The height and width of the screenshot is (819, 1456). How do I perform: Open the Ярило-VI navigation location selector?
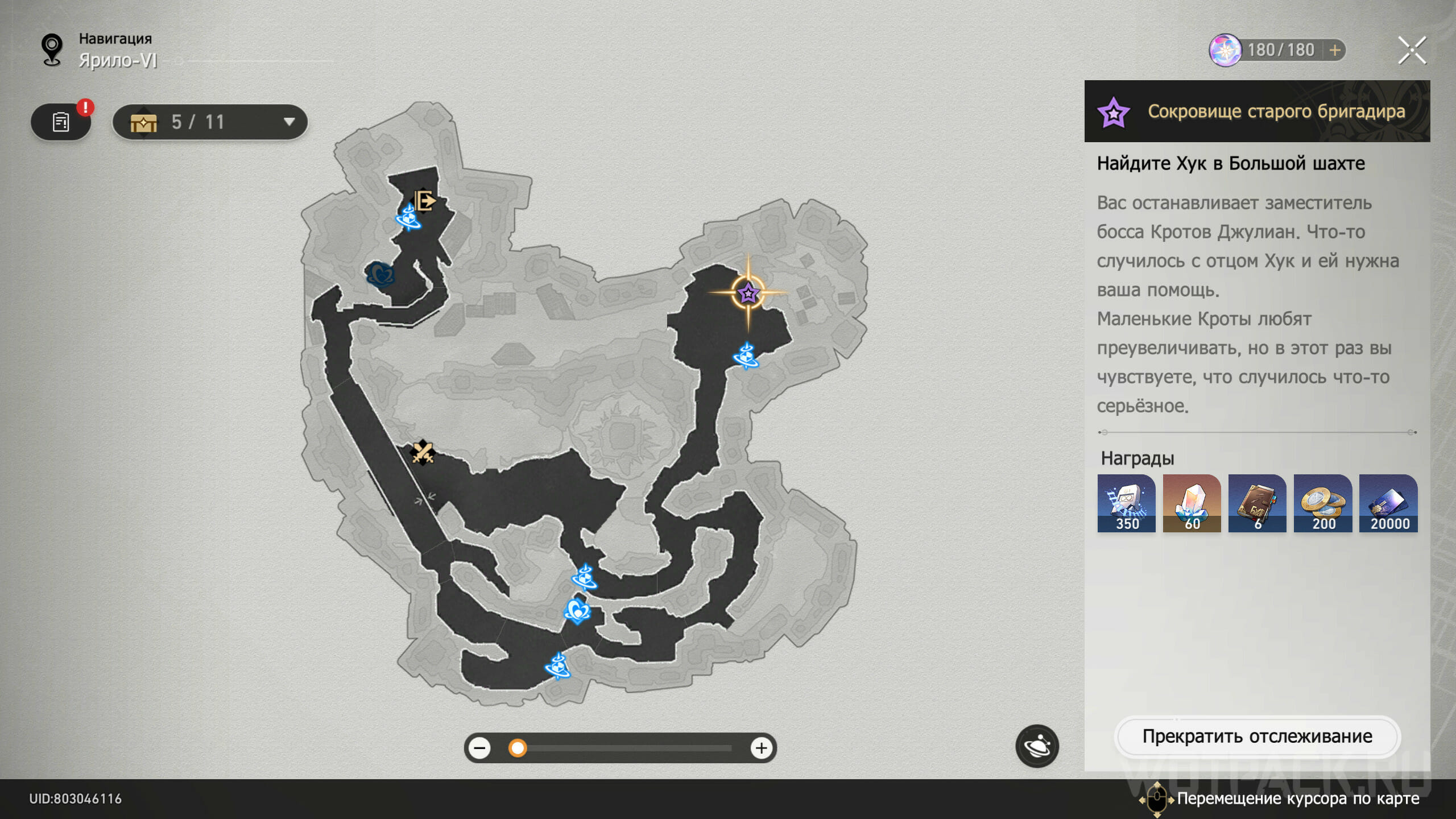[118, 60]
